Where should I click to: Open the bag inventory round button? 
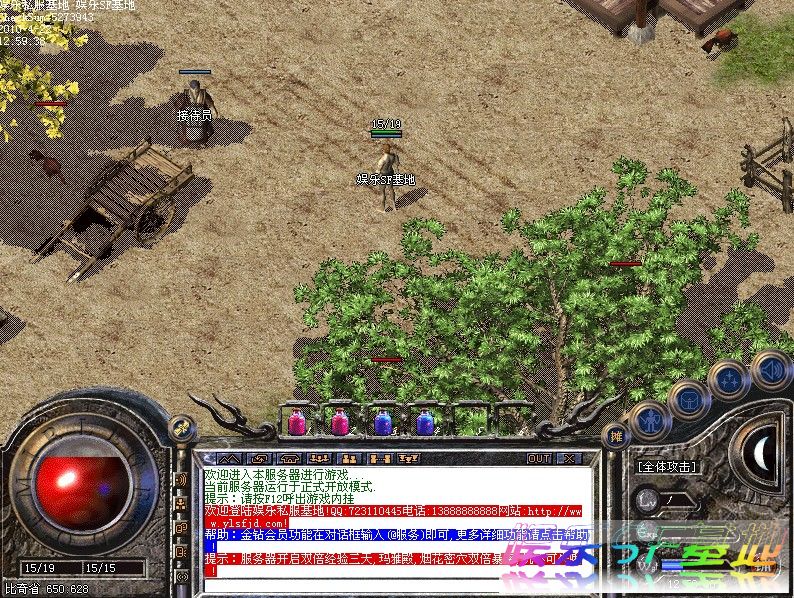(689, 399)
